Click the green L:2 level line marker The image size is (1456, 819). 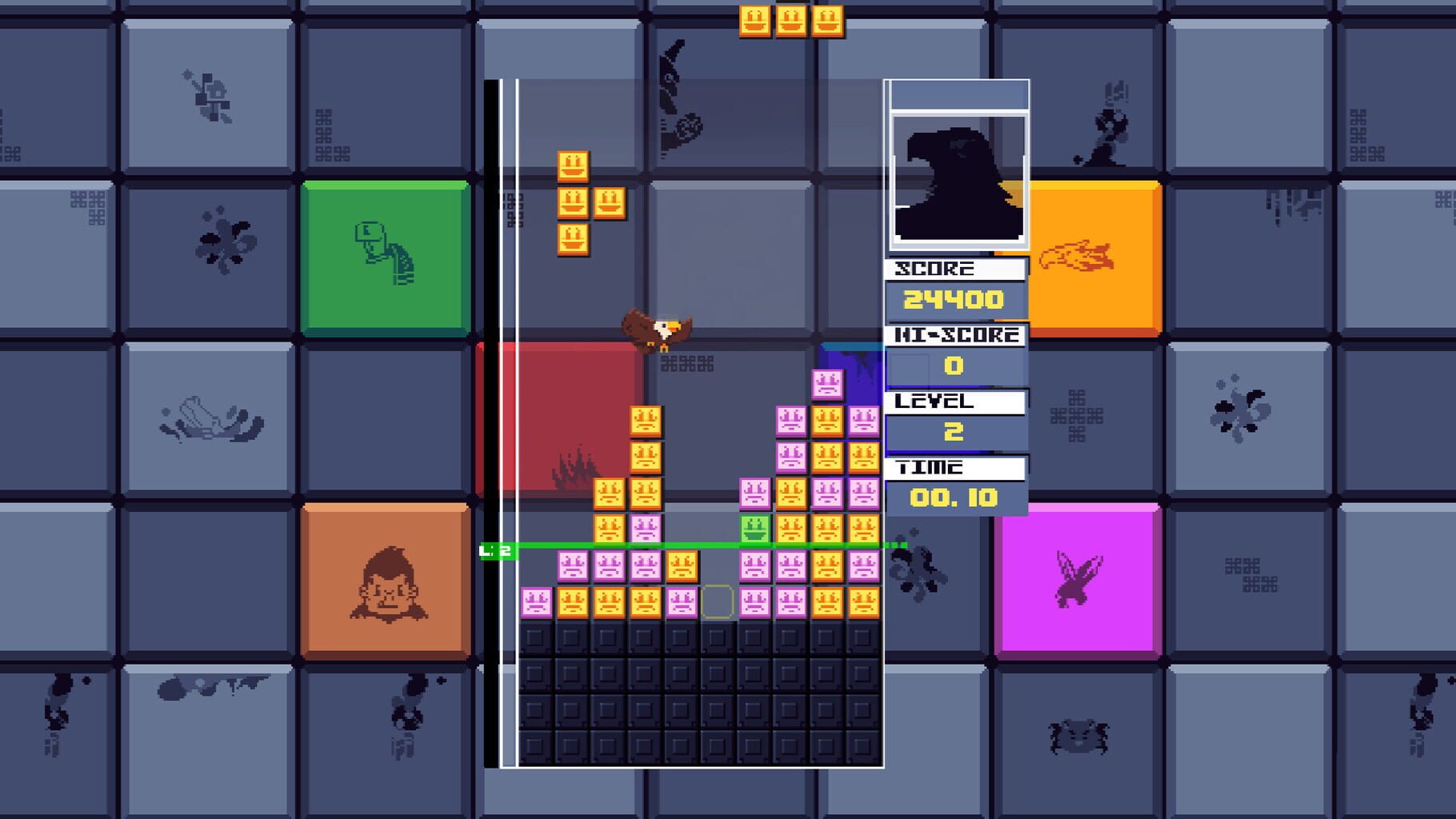[x=495, y=549]
